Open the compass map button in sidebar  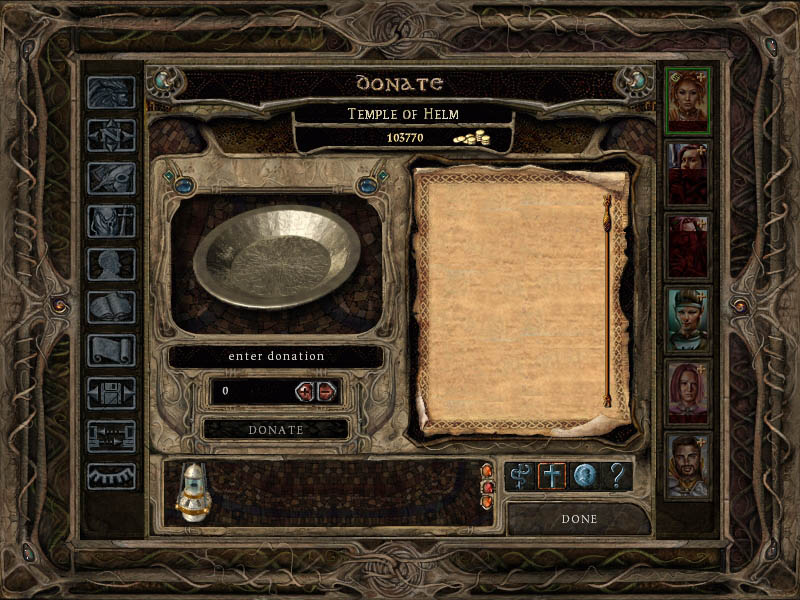point(111,134)
